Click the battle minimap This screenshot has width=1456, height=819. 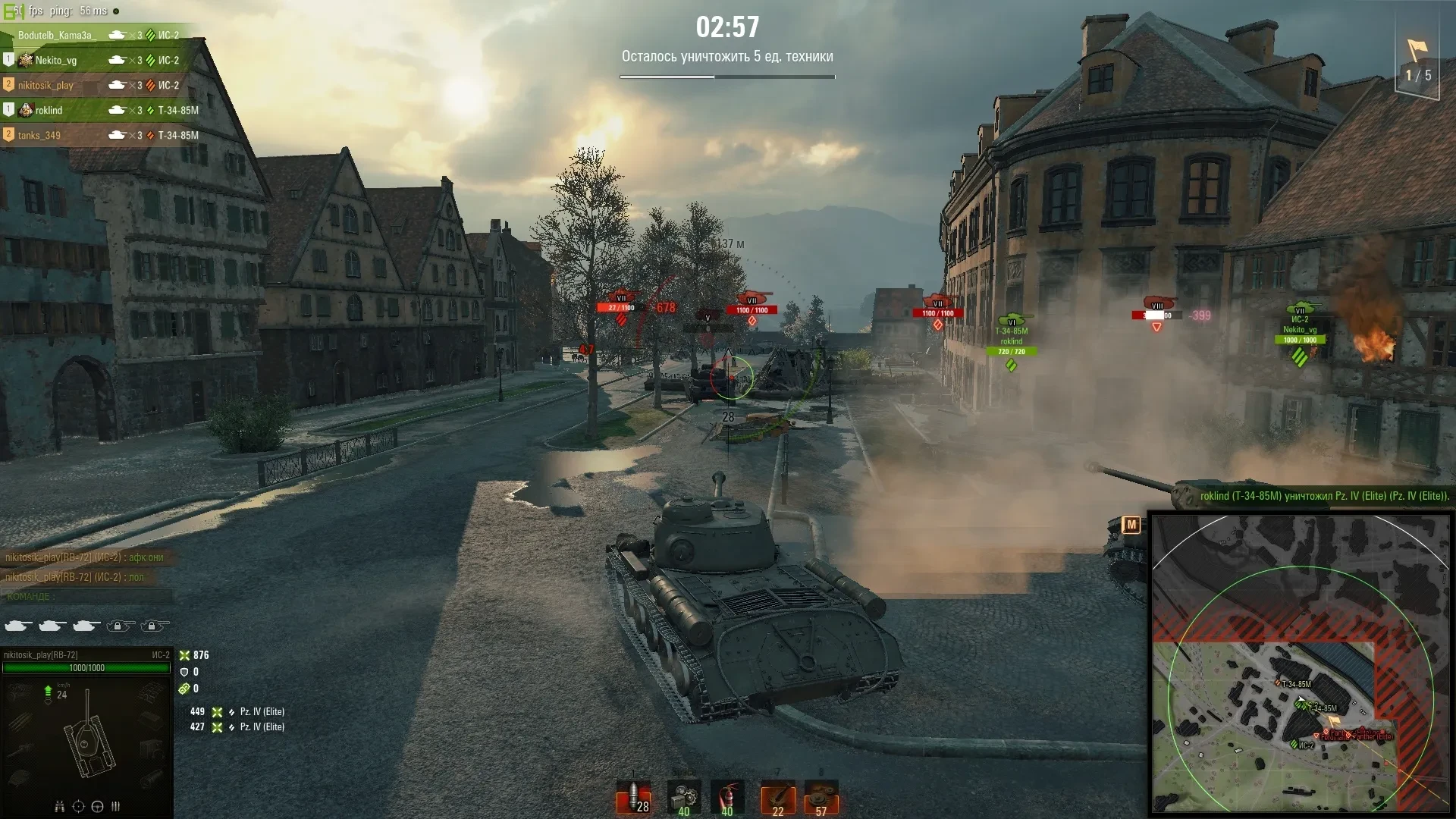coord(1300,664)
